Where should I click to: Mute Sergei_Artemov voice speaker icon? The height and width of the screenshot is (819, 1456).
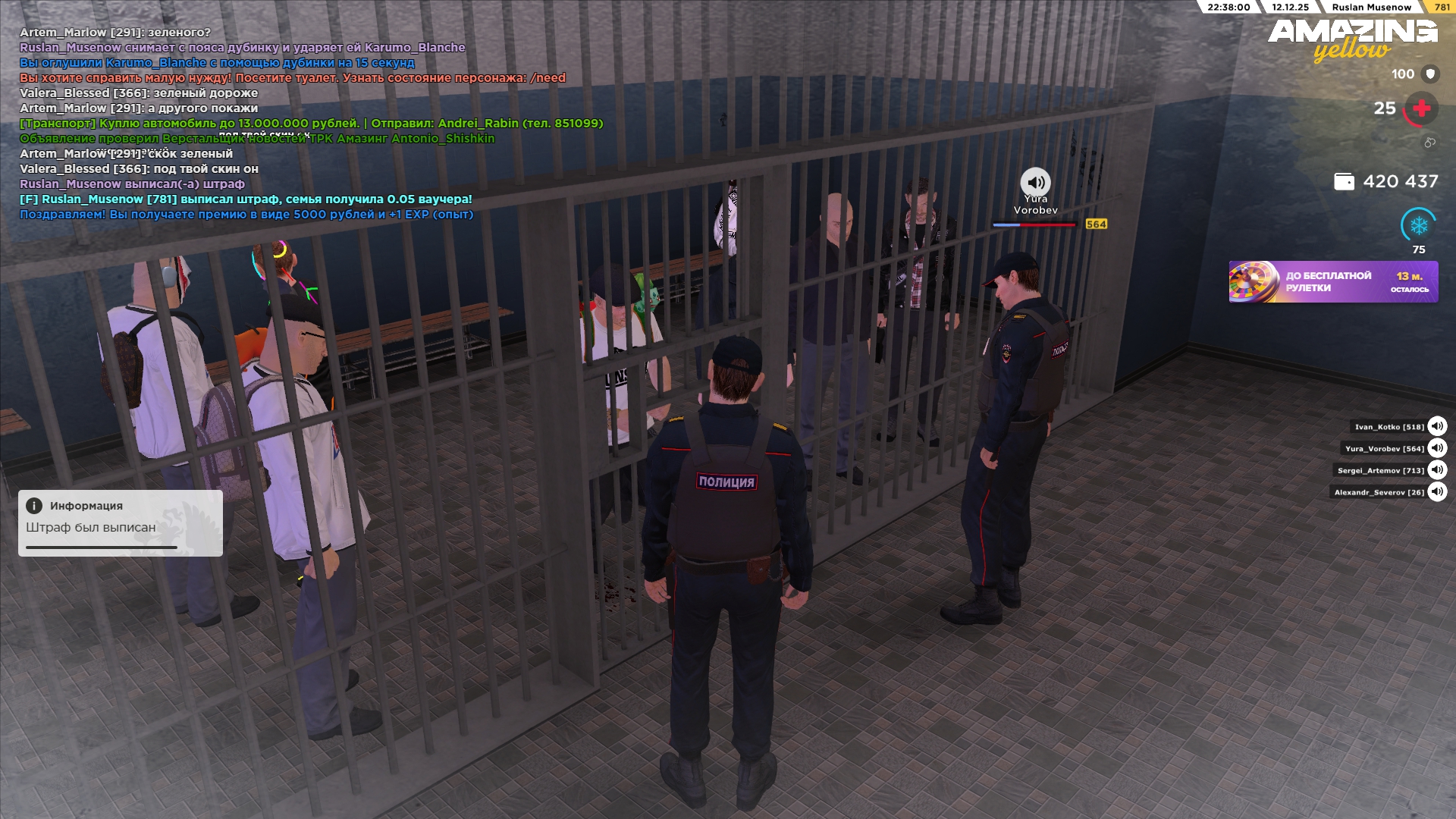1437,470
